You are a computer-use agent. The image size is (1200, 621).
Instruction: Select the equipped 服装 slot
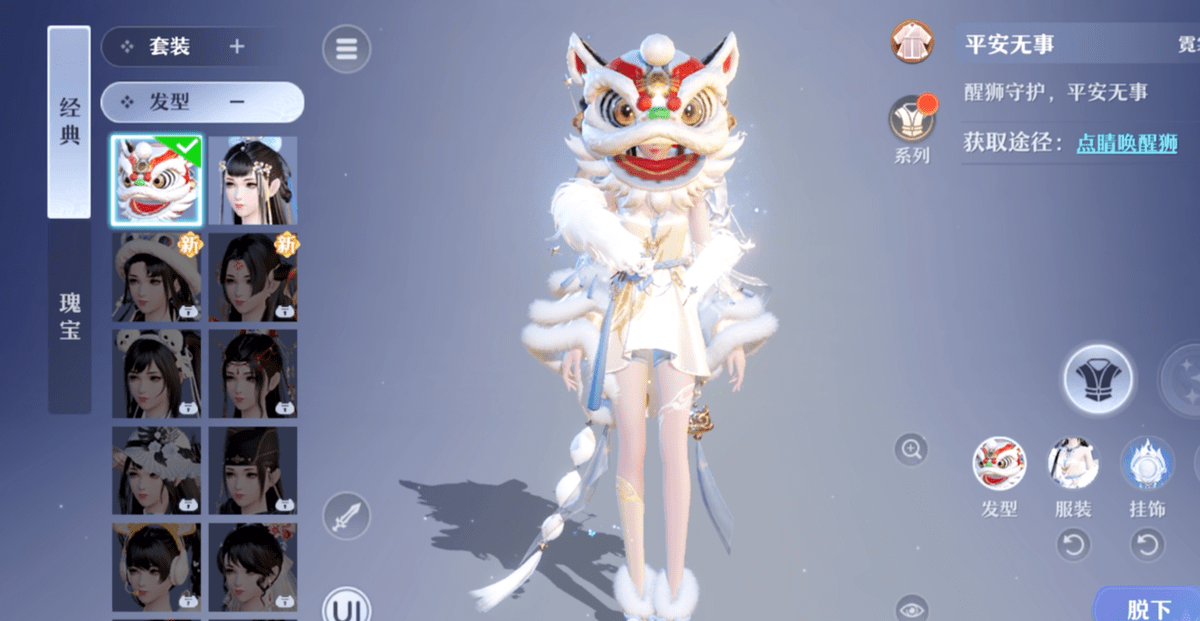point(1073,465)
